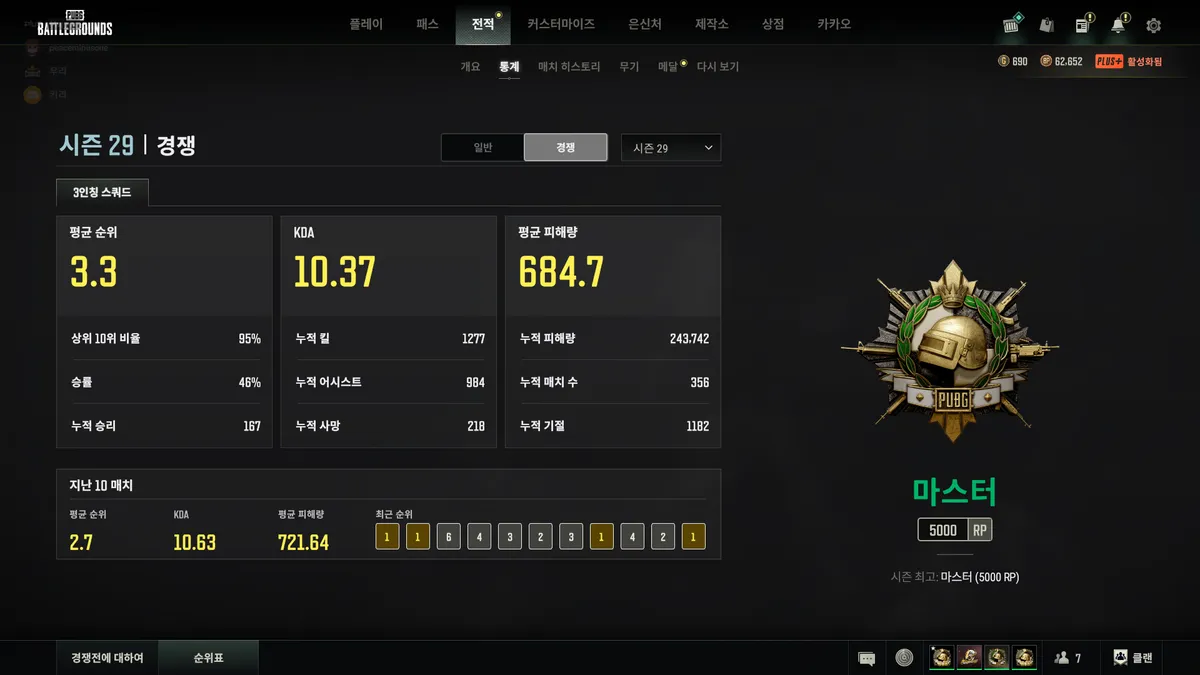This screenshot has width=1200, height=675.
Task: Switch to the 개요 overview tab
Action: coord(470,67)
